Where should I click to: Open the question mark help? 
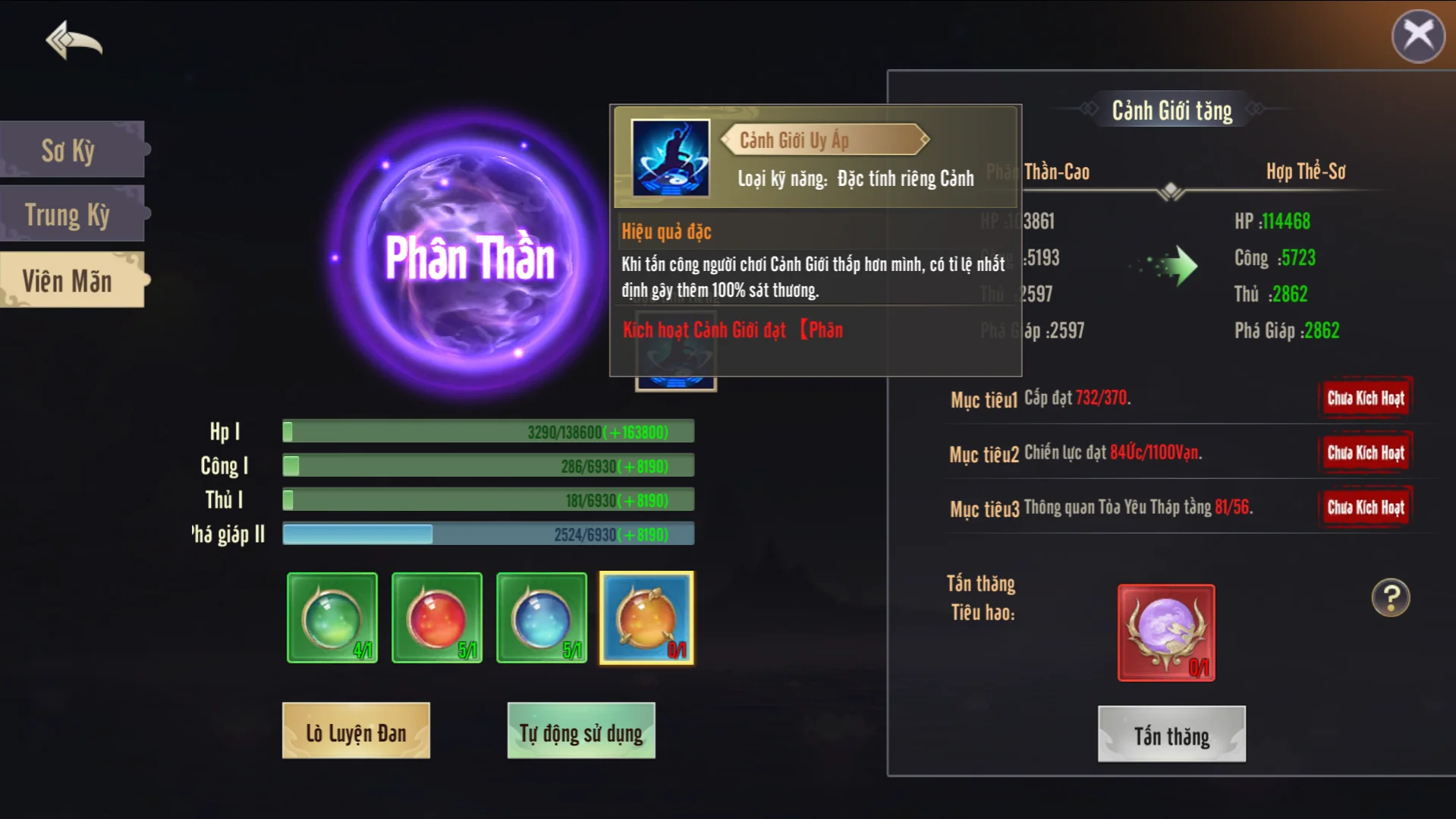tap(1390, 598)
